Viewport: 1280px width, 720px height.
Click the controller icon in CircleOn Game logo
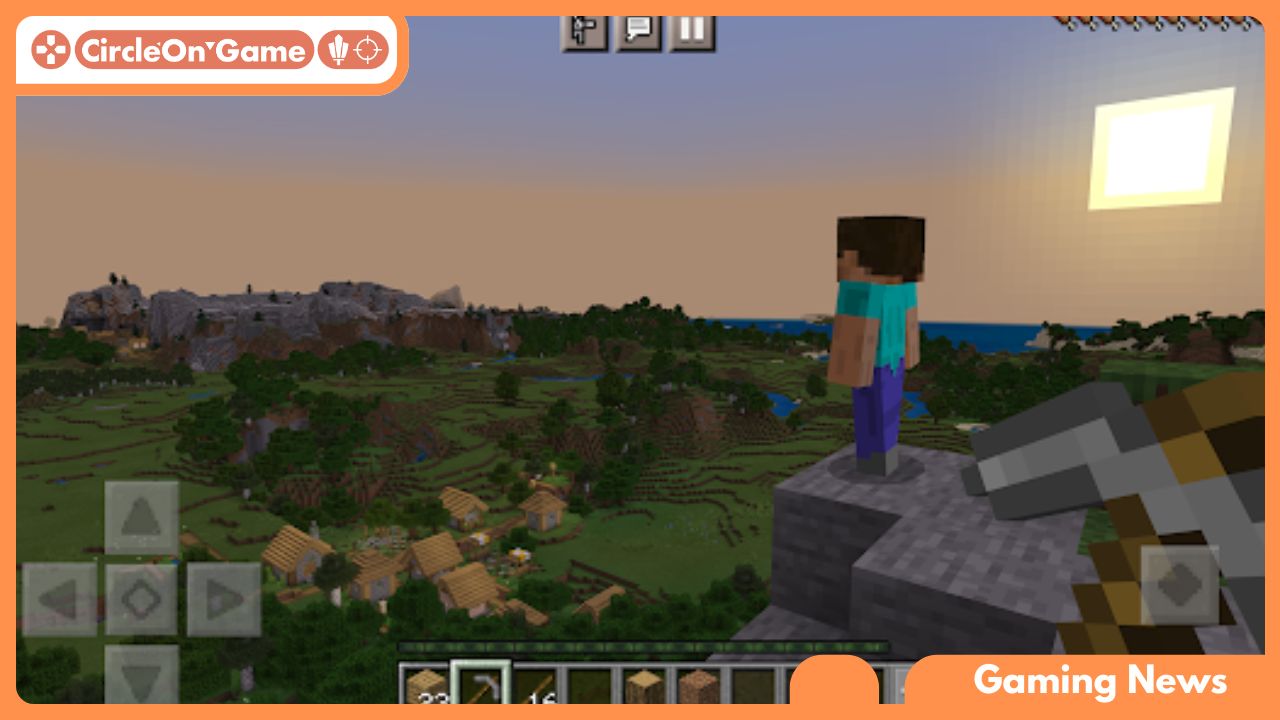click(52, 48)
